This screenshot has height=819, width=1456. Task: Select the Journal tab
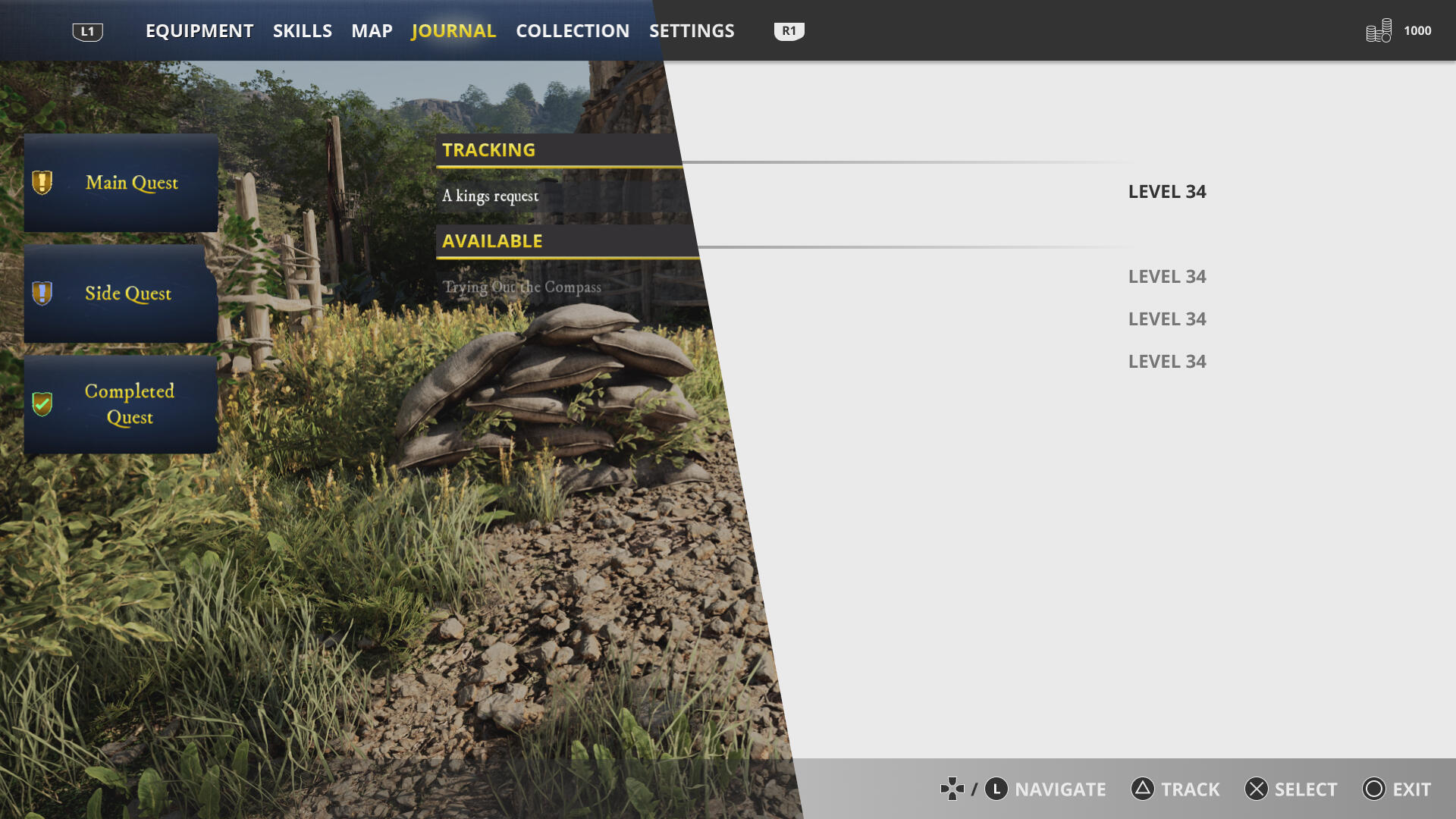coord(453,31)
